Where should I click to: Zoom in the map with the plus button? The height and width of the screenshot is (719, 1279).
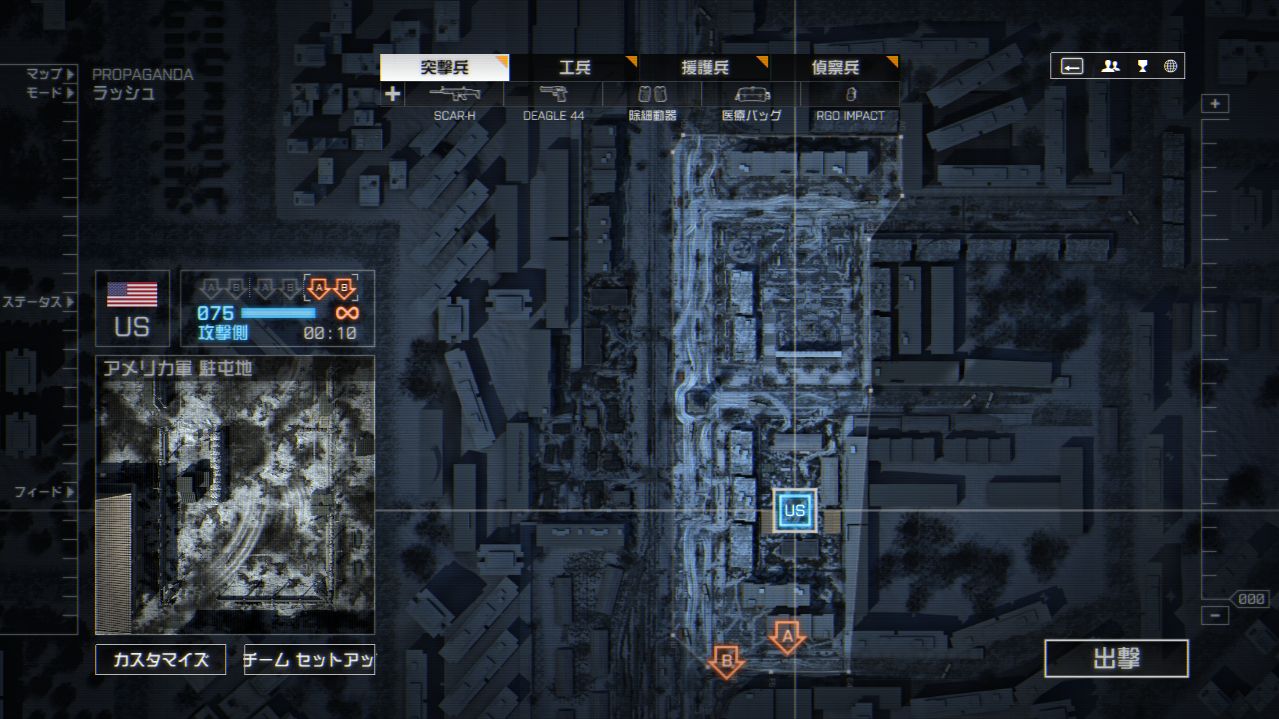tap(1215, 104)
